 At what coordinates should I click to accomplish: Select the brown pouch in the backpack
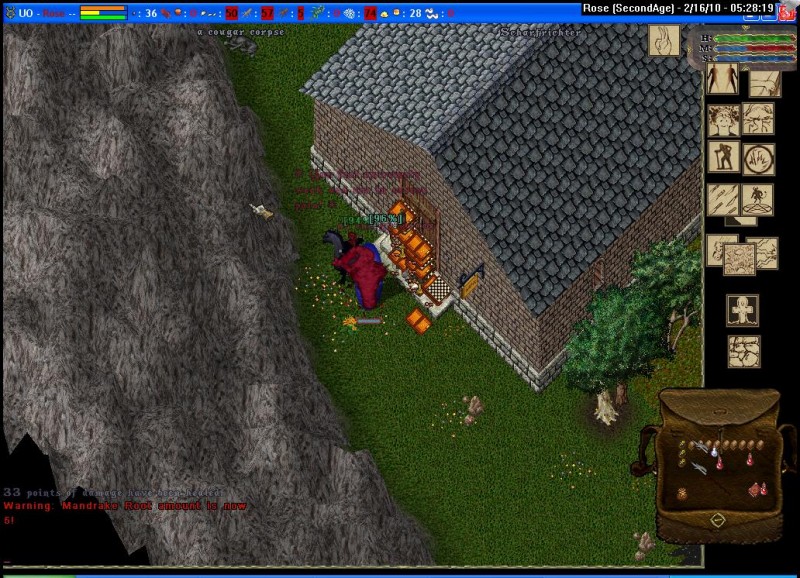(x=682, y=493)
